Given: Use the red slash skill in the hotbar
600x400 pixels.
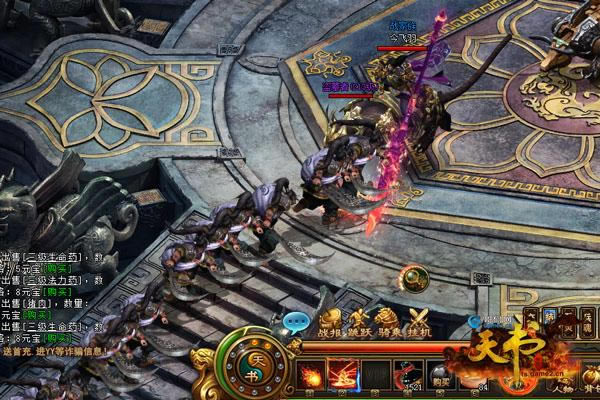Looking at the screenshot, I should click(345, 378).
